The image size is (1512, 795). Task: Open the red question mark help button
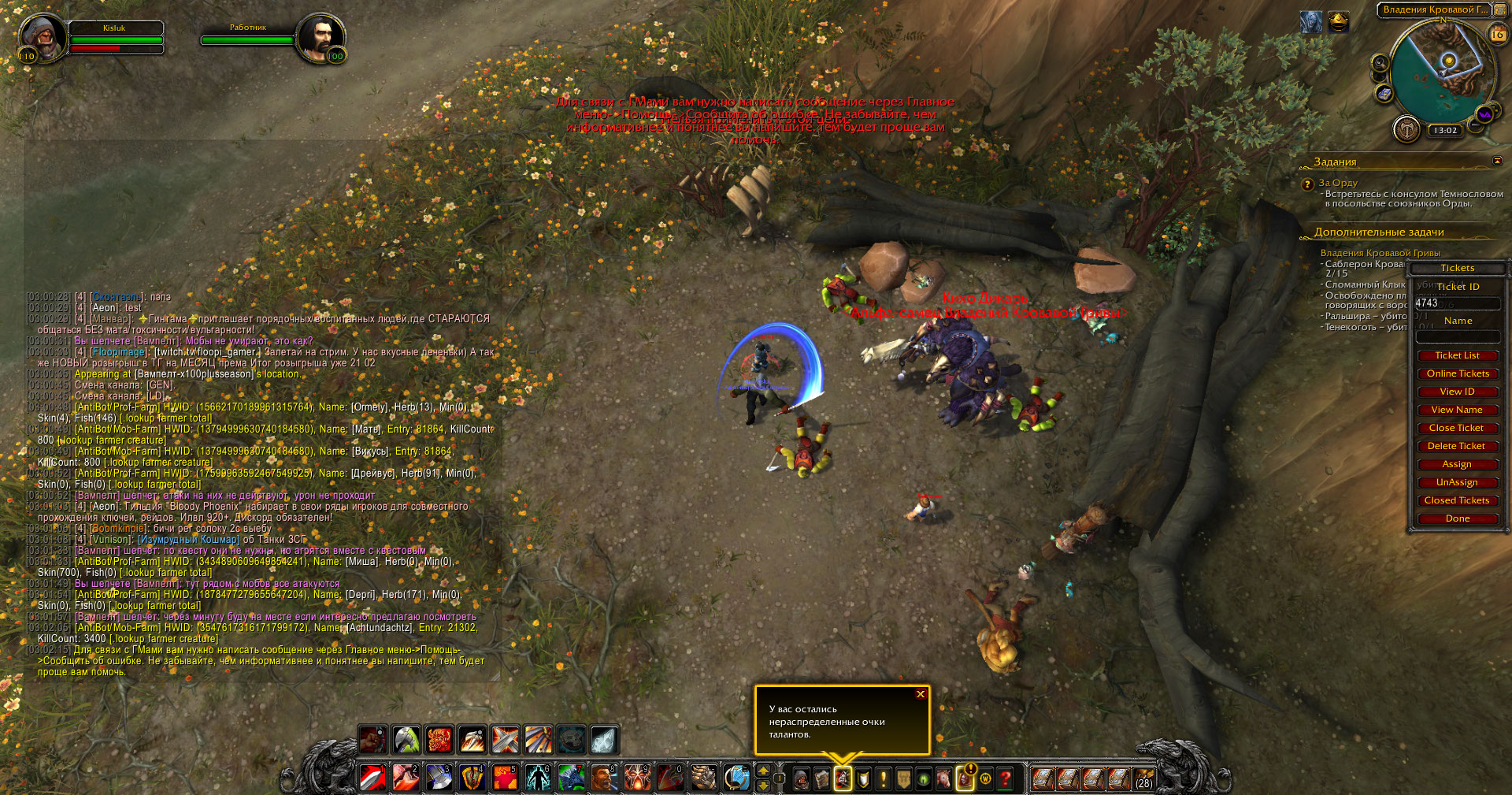coord(1006,779)
